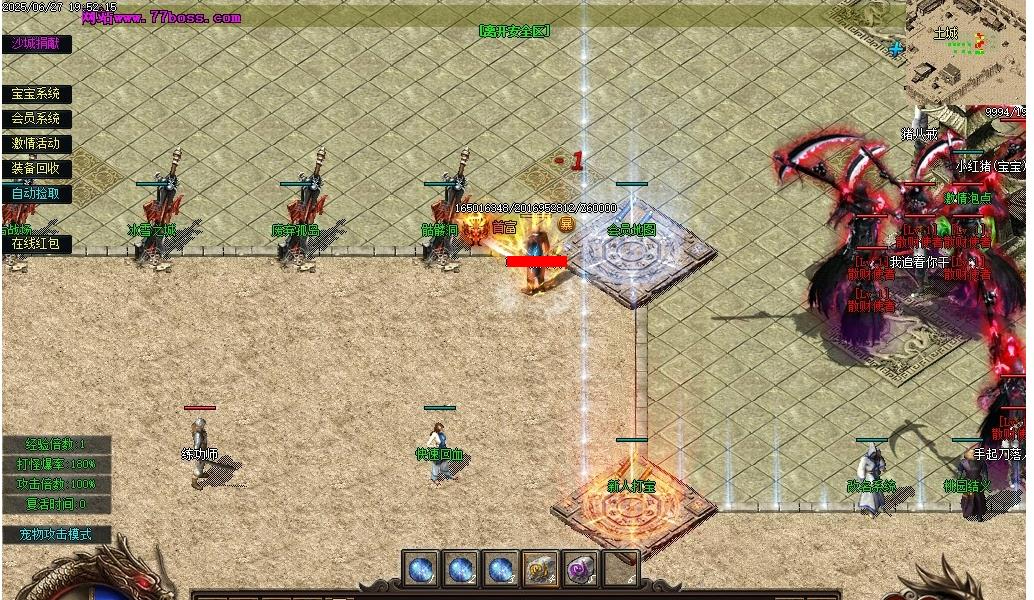This screenshot has width=1034, height=600.
Task: Use the blue orb in hotbar slot 1
Action: (420, 569)
